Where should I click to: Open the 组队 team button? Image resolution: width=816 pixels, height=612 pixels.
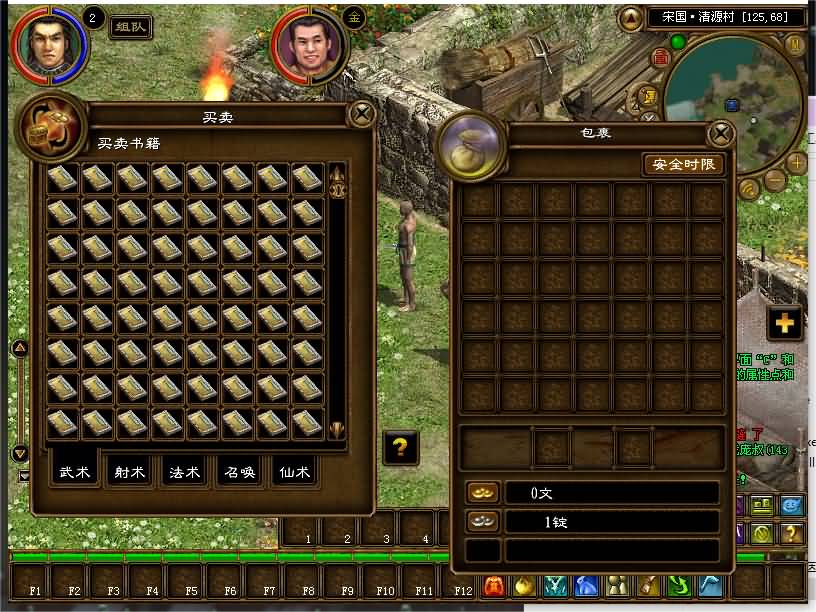coord(130,27)
